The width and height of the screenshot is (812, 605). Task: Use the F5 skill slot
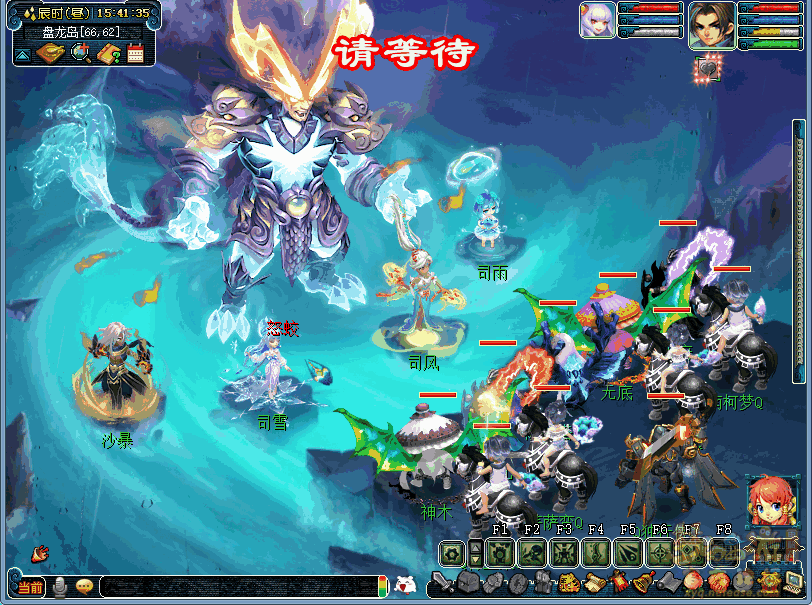point(627,552)
